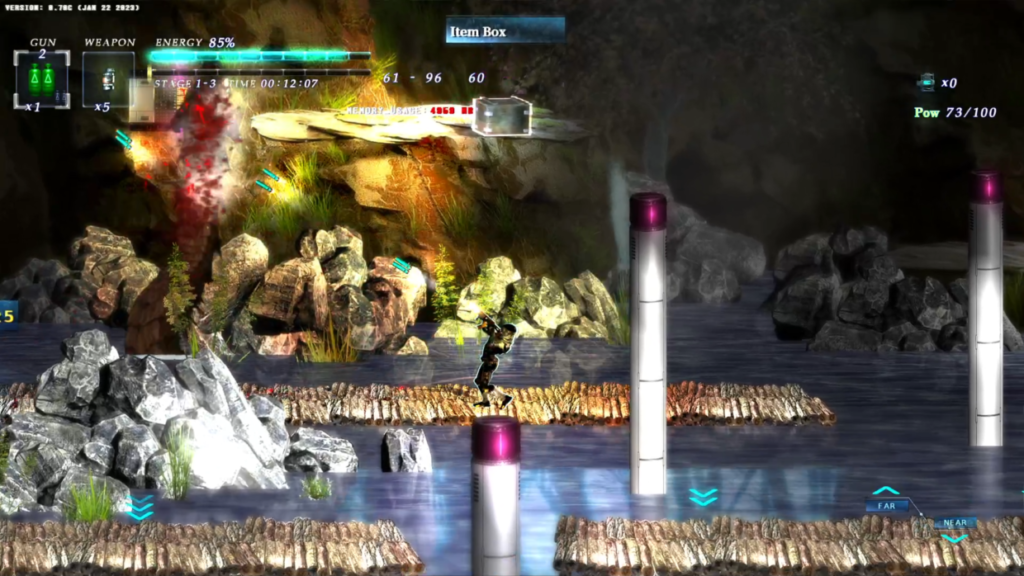Select the green GUN ammo slot
Viewport: 1024px width, 576px height.
click(41, 78)
